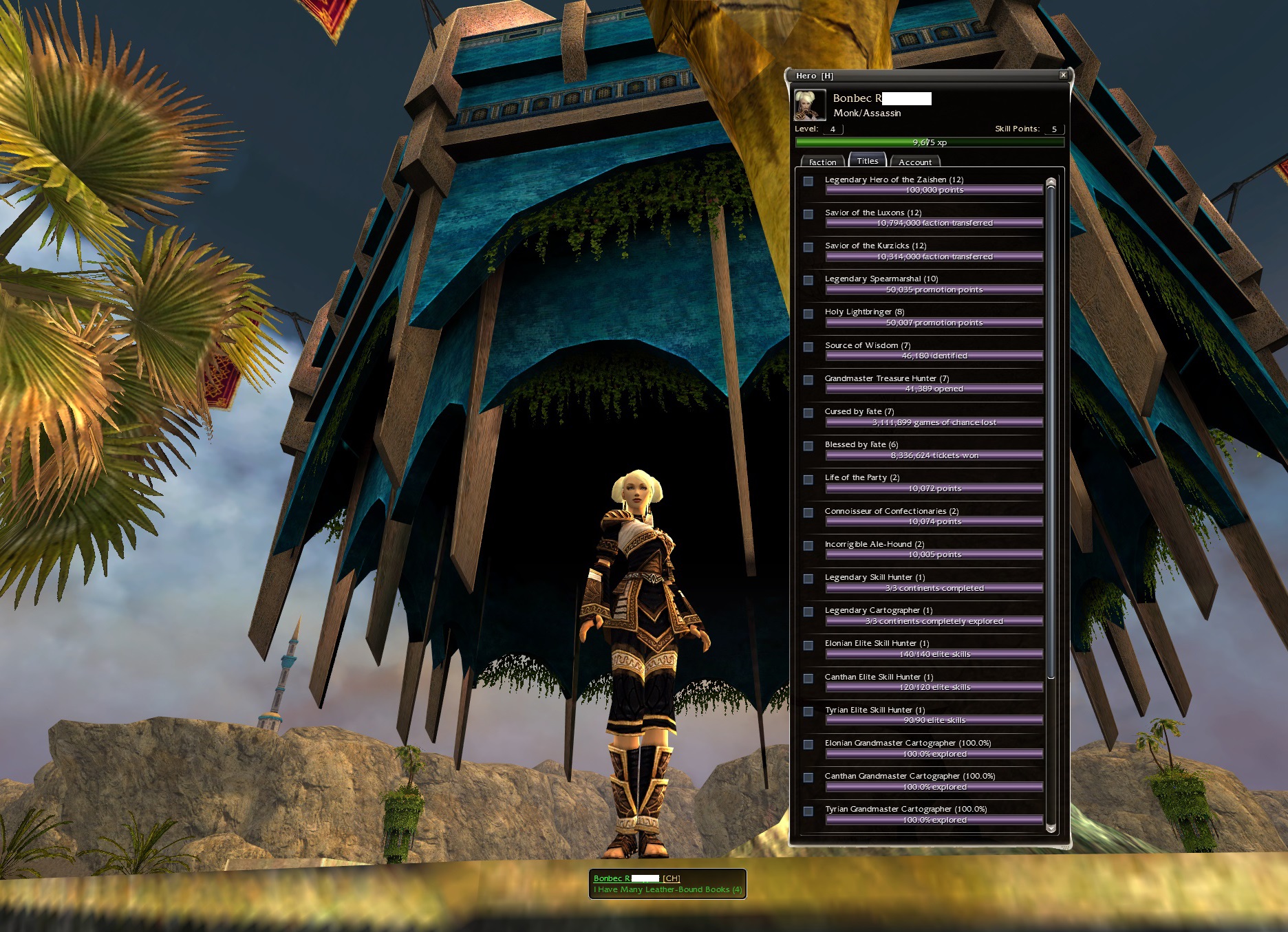This screenshot has width=1288, height=932.
Task: Select the Titles tab
Action: pyautogui.click(x=867, y=161)
